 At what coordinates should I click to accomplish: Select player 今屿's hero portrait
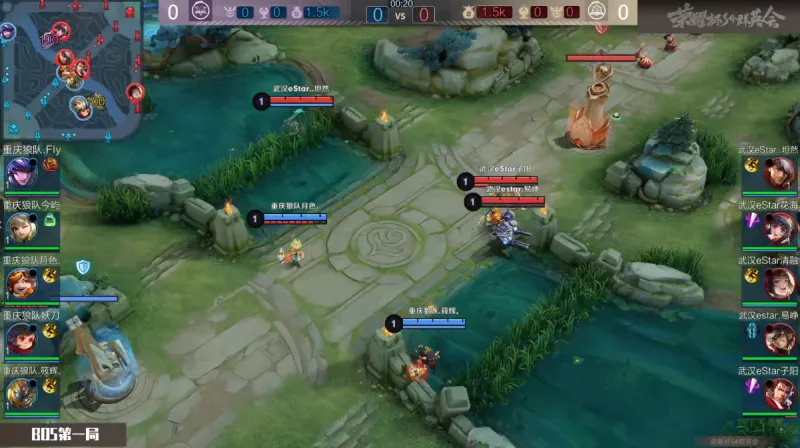coord(20,230)
